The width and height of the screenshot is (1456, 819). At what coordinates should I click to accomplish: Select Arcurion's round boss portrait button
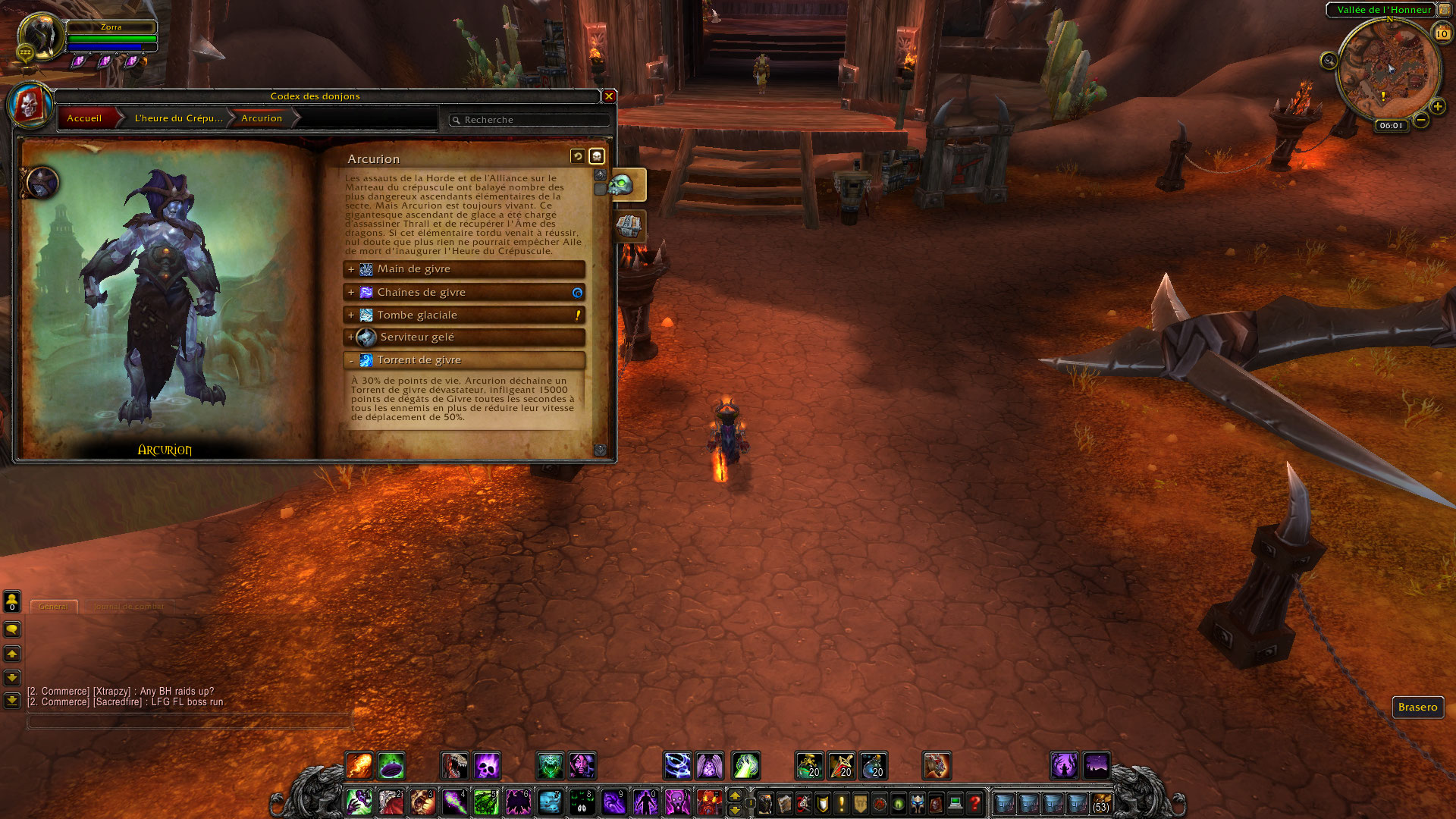coord(42,183)
